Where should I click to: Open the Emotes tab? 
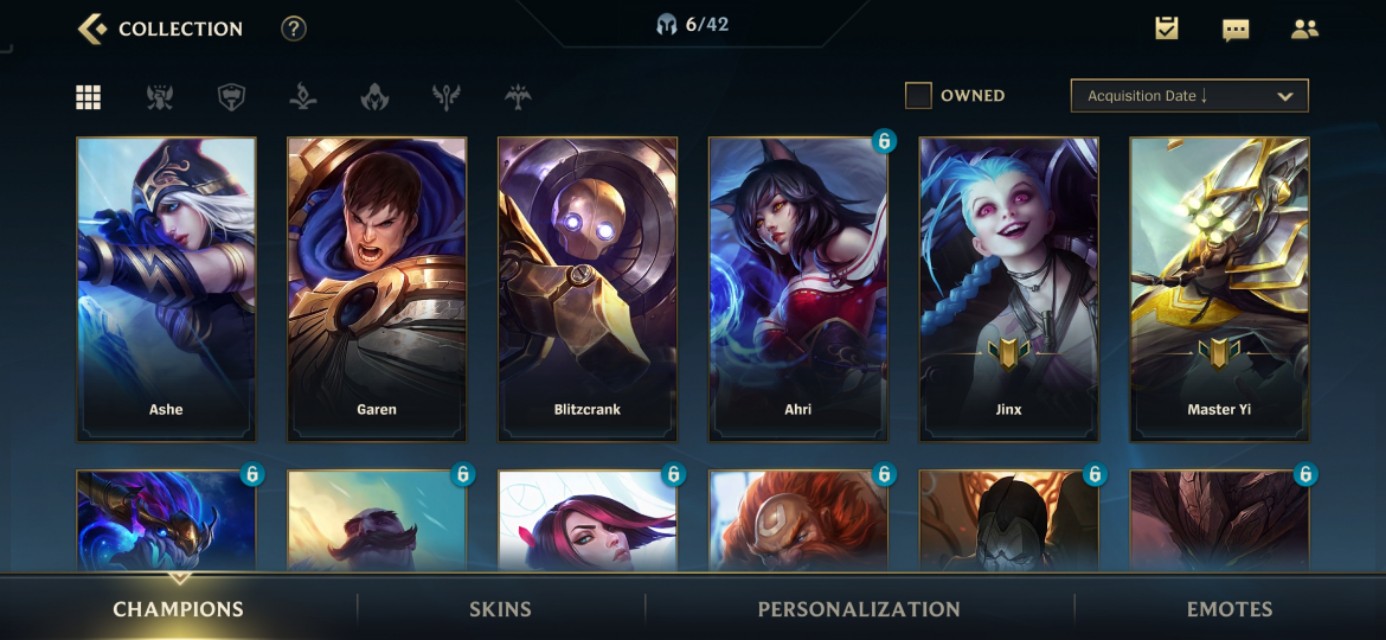[x=1229, y=609]
